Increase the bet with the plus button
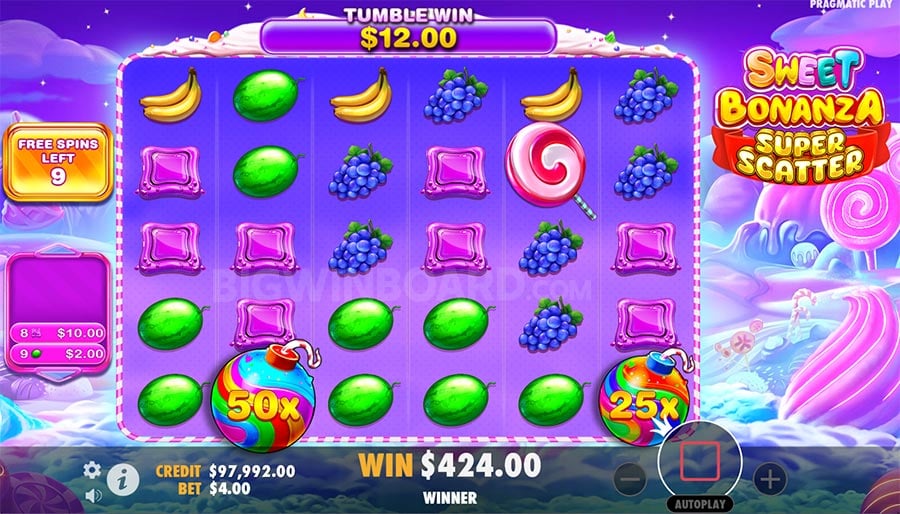This screenshot has height=514, width=900. click(769, 479)
